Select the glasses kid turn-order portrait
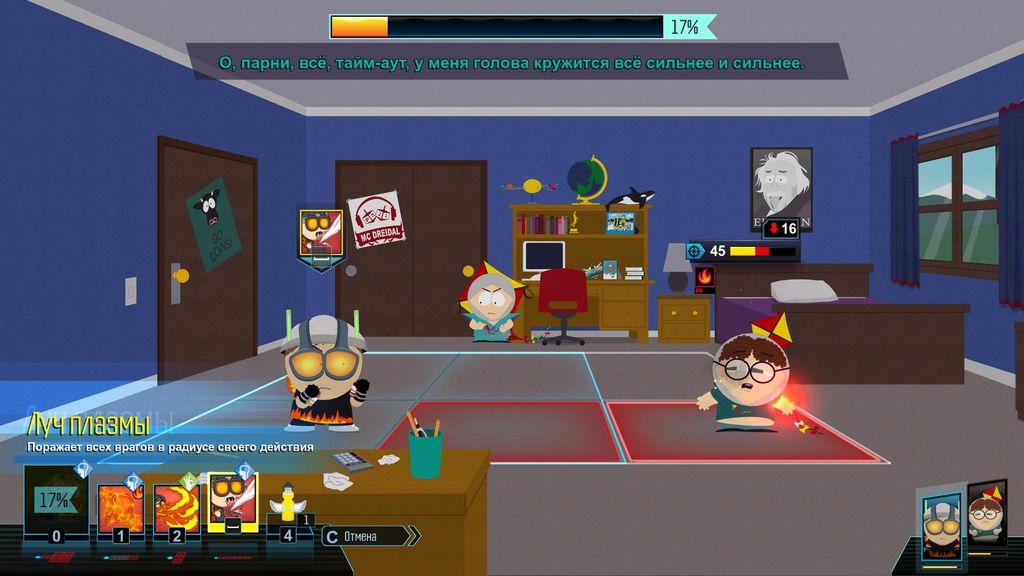Viewport: 1024px width, 576px height. 985,517
